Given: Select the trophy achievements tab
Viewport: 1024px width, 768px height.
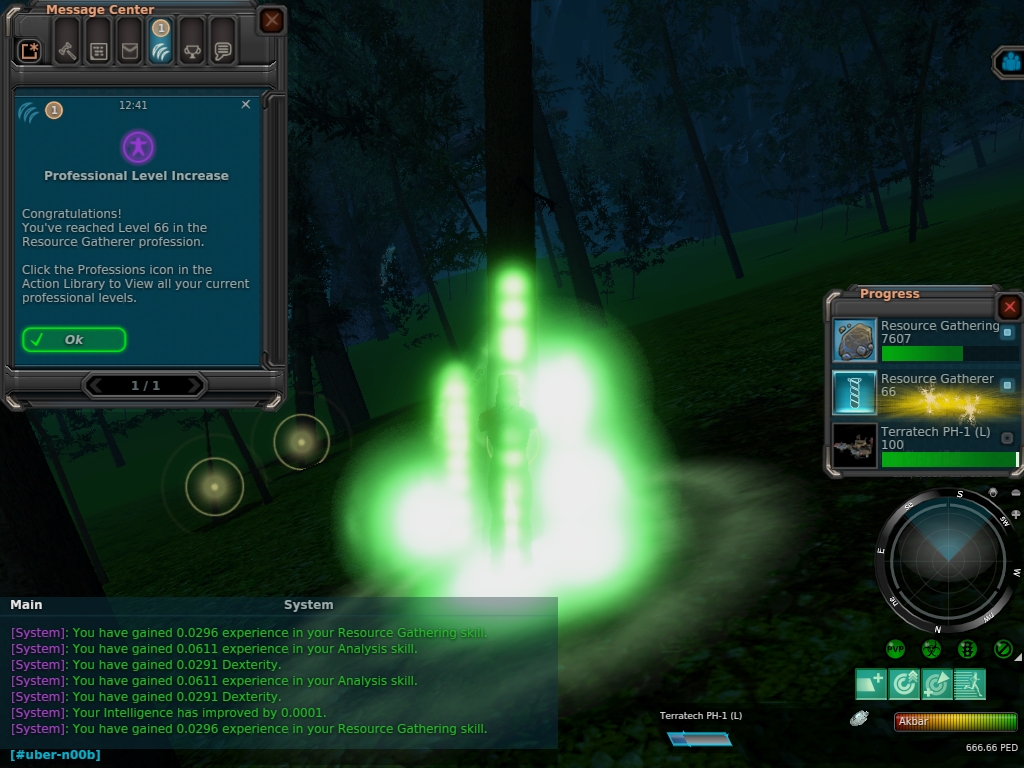Looking at the screenshot, I should pyautogui.click(x=192, y=51).
